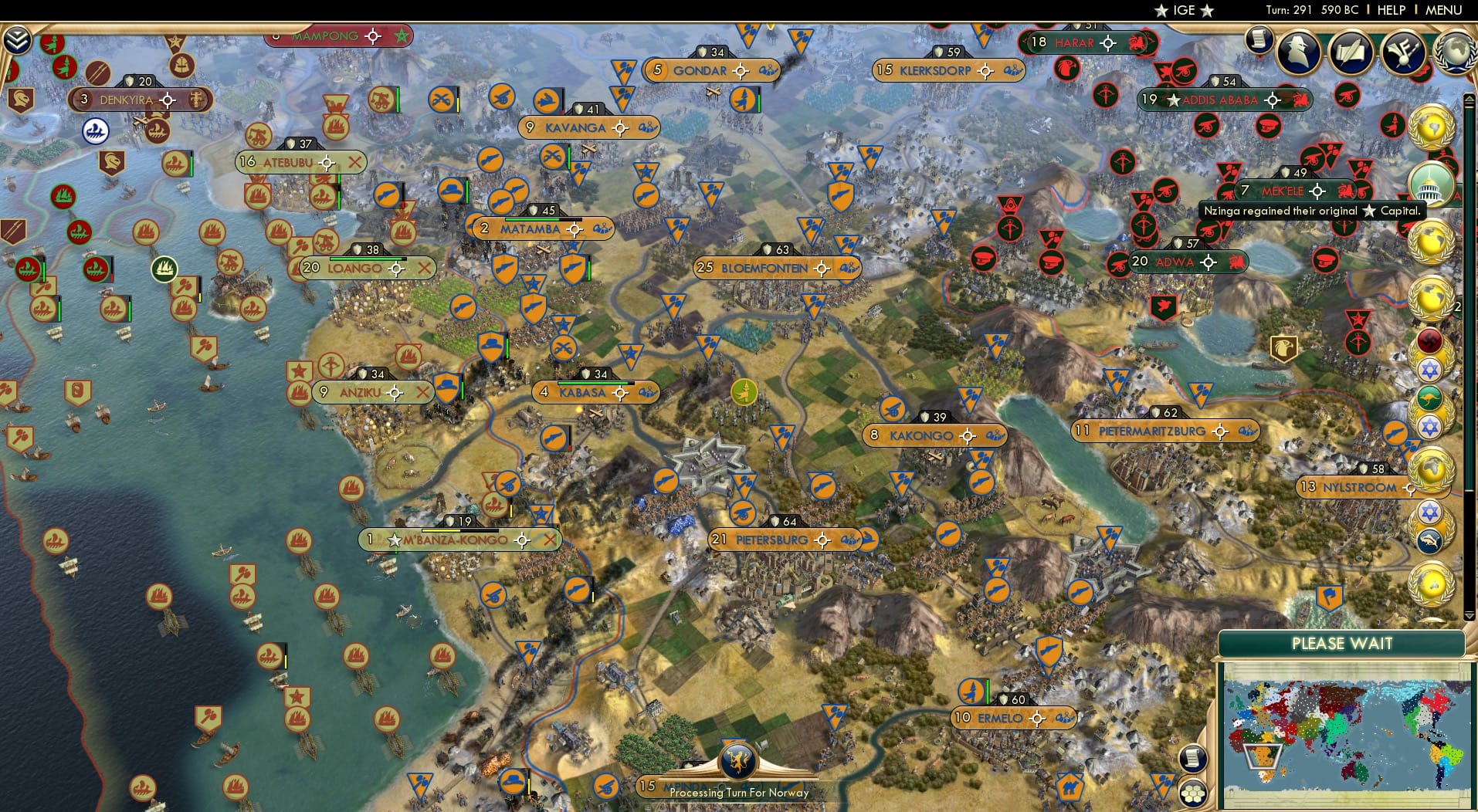Select the topmost gold globe notification medallion
Screen dimensions: 1478x812
point(1429,126)
